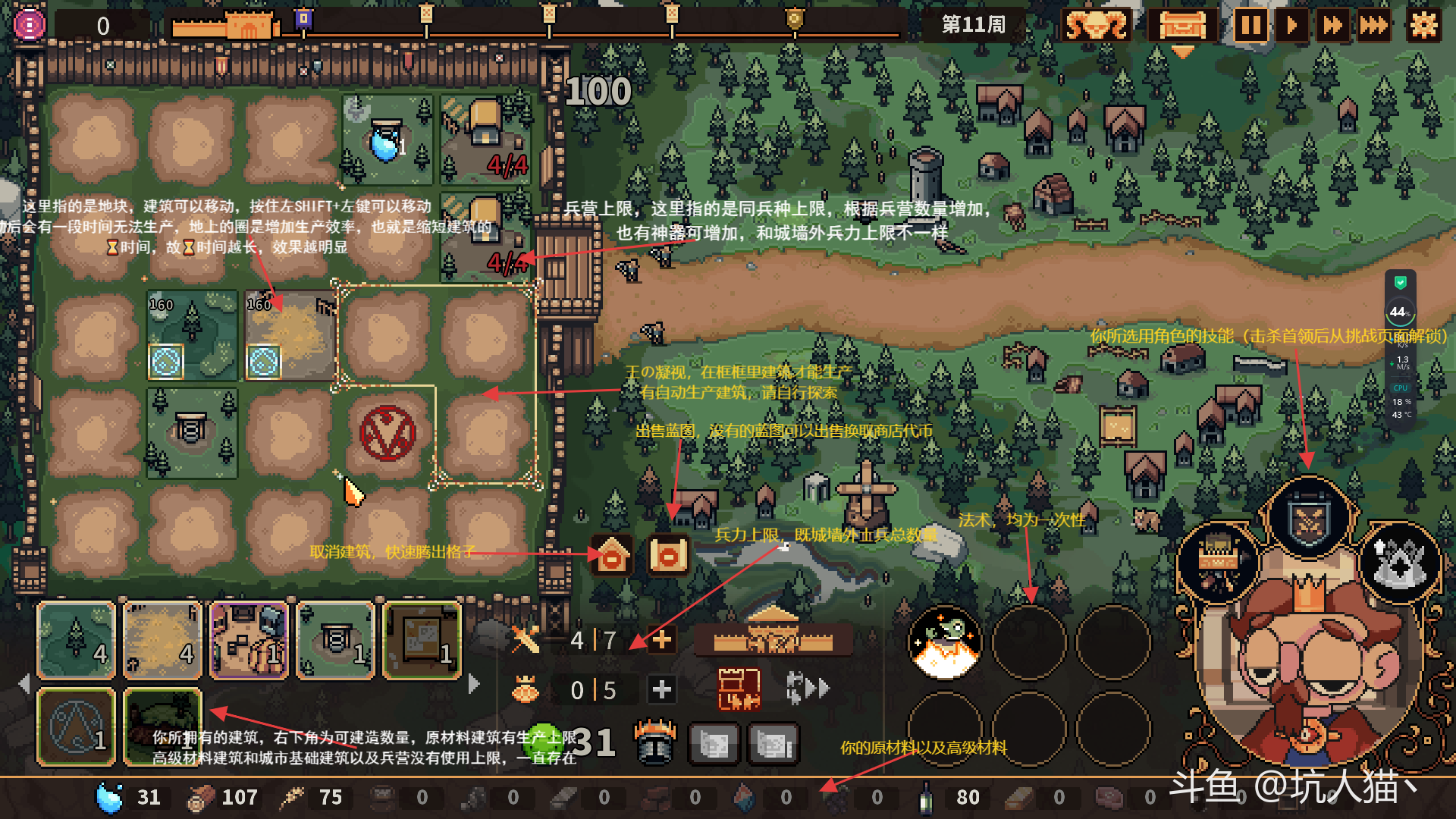Click the pink round icon beside the counter
1456x819 pixels.
click(x=30, y=25)
